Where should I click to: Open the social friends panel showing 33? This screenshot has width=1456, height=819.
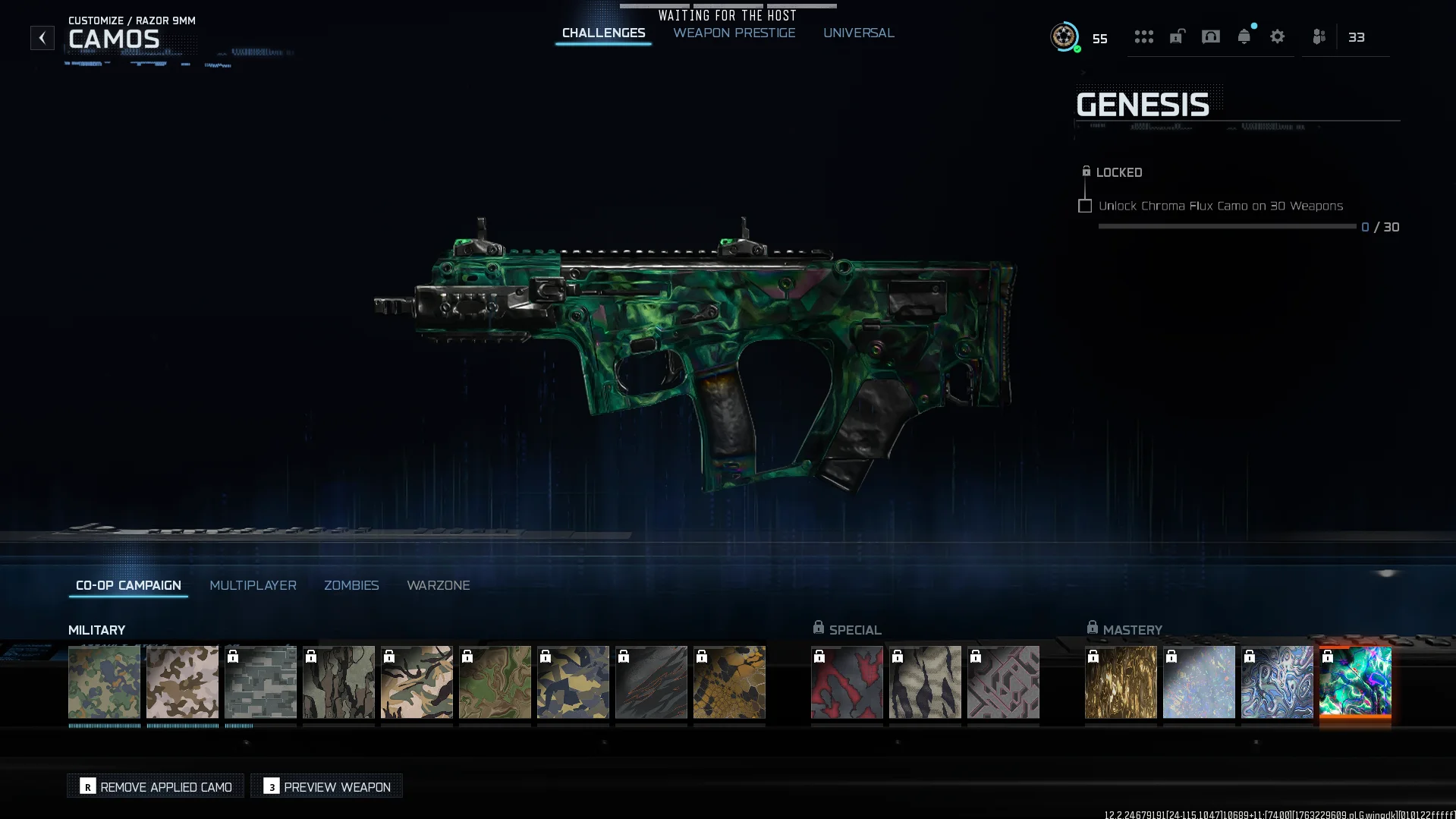[1318, 36]
